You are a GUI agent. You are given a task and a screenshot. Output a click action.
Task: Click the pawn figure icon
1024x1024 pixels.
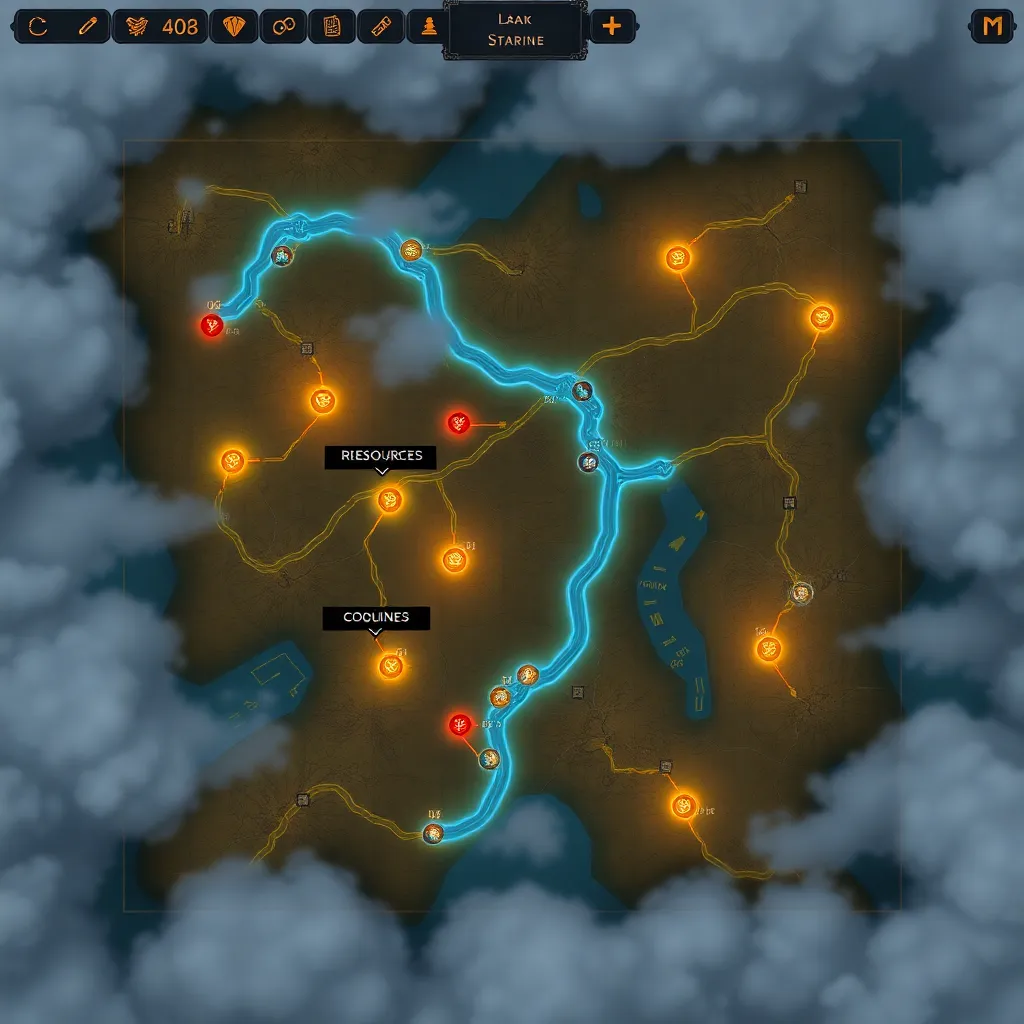tap(429, 27)
